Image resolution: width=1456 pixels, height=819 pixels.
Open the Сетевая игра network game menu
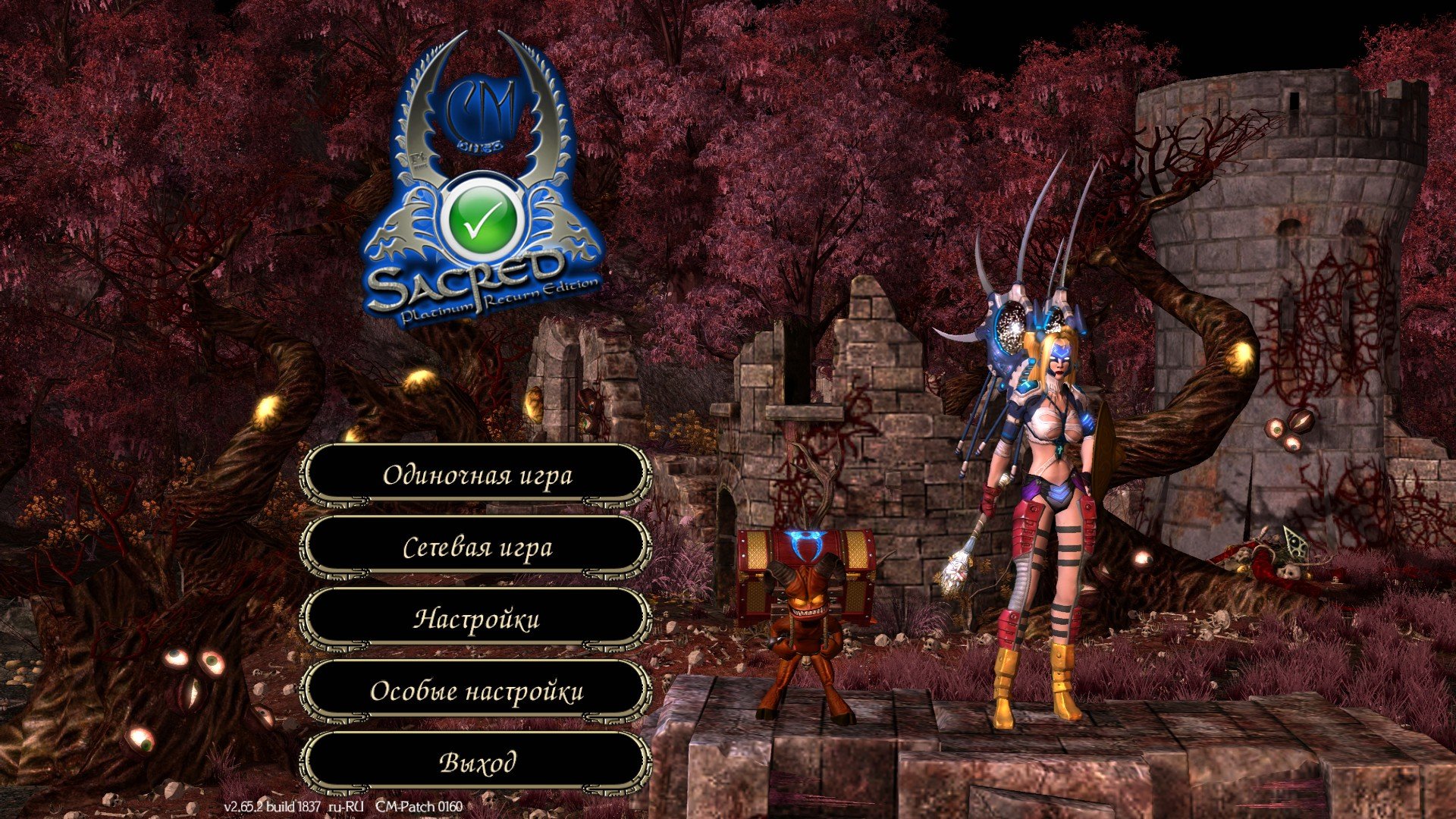pyautogui.click(x=477, y=547)
